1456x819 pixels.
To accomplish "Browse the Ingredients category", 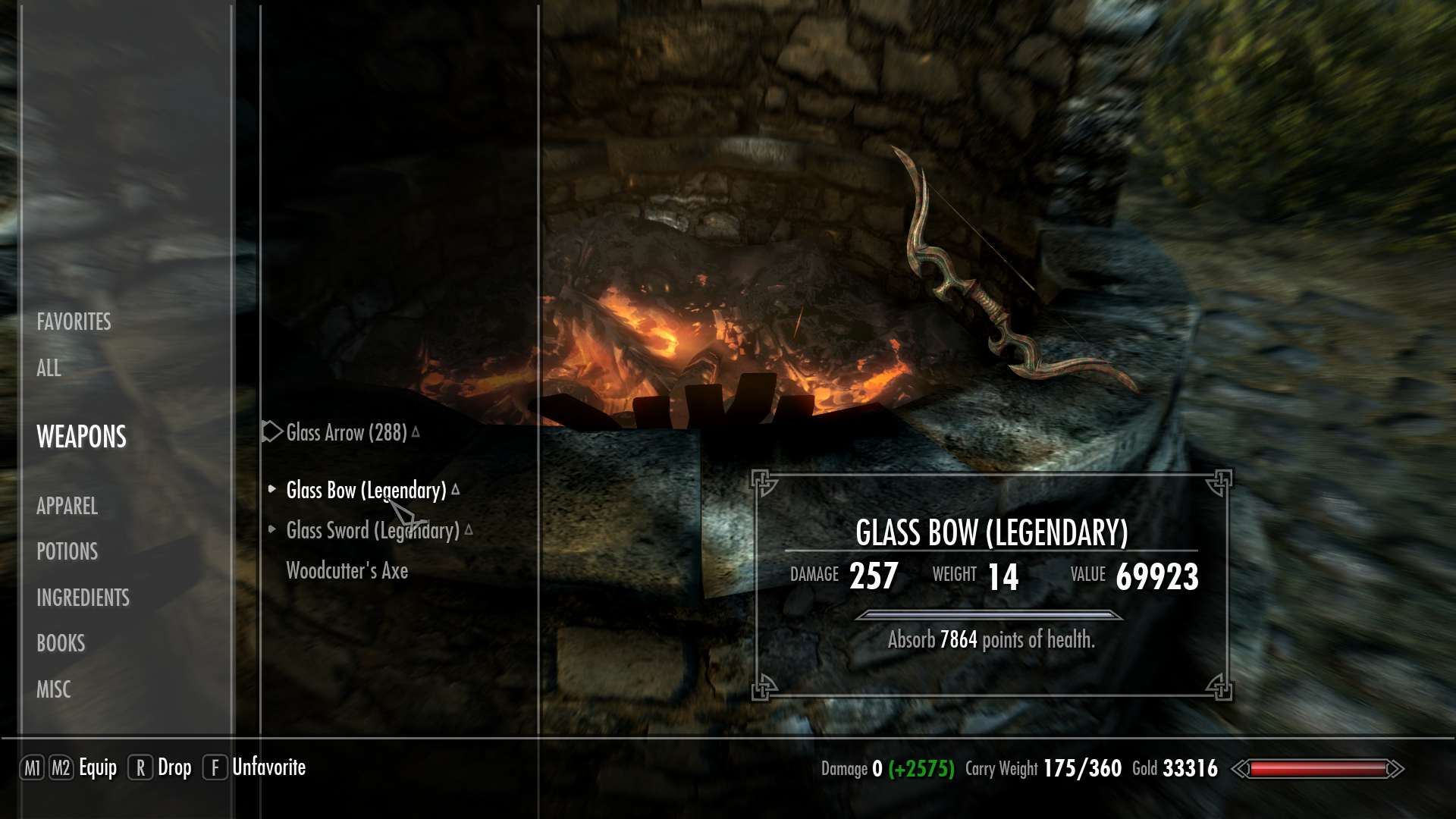I will pyautogui.click(x=83, y=598).
